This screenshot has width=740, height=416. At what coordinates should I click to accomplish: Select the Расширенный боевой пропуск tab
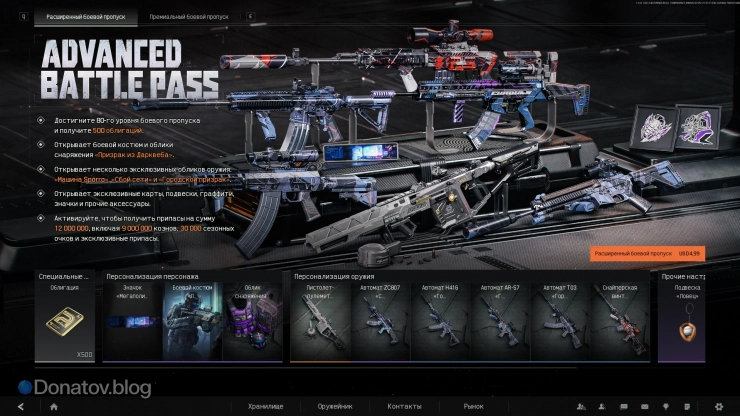tap(85, 17)
